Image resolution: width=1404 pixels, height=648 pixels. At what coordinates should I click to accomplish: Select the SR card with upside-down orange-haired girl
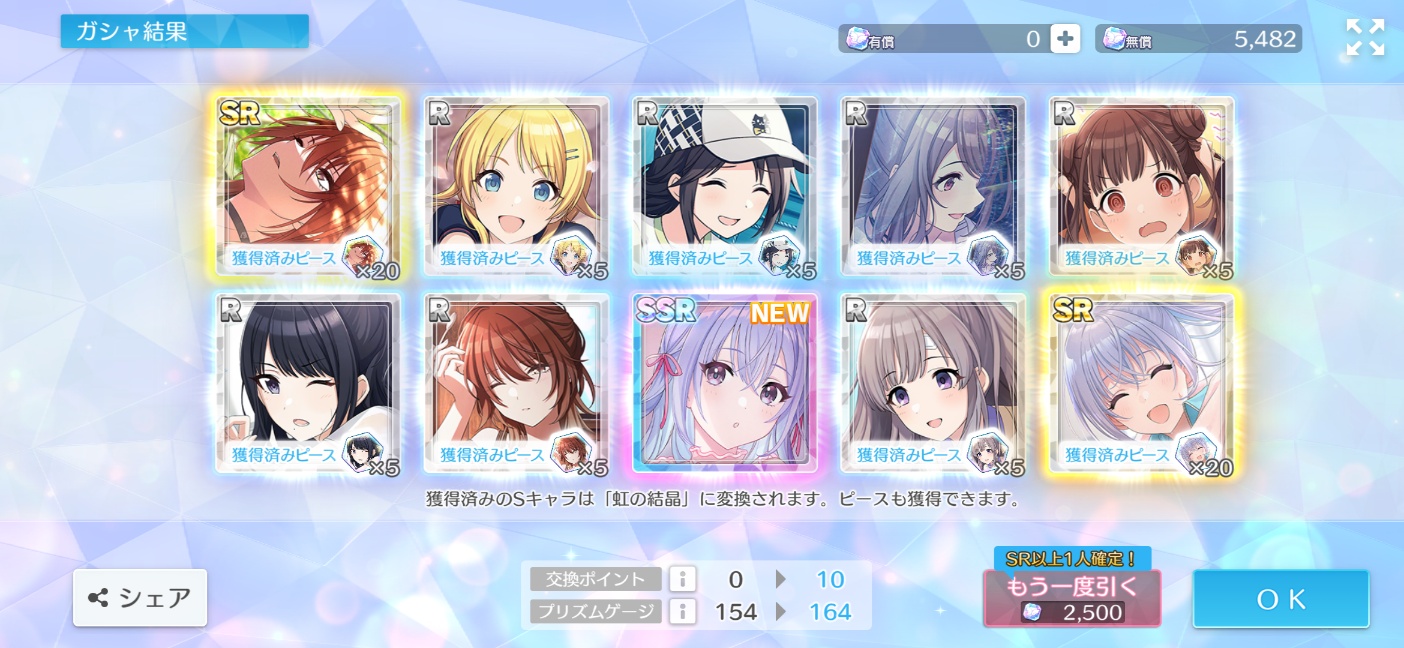point(308,185)
